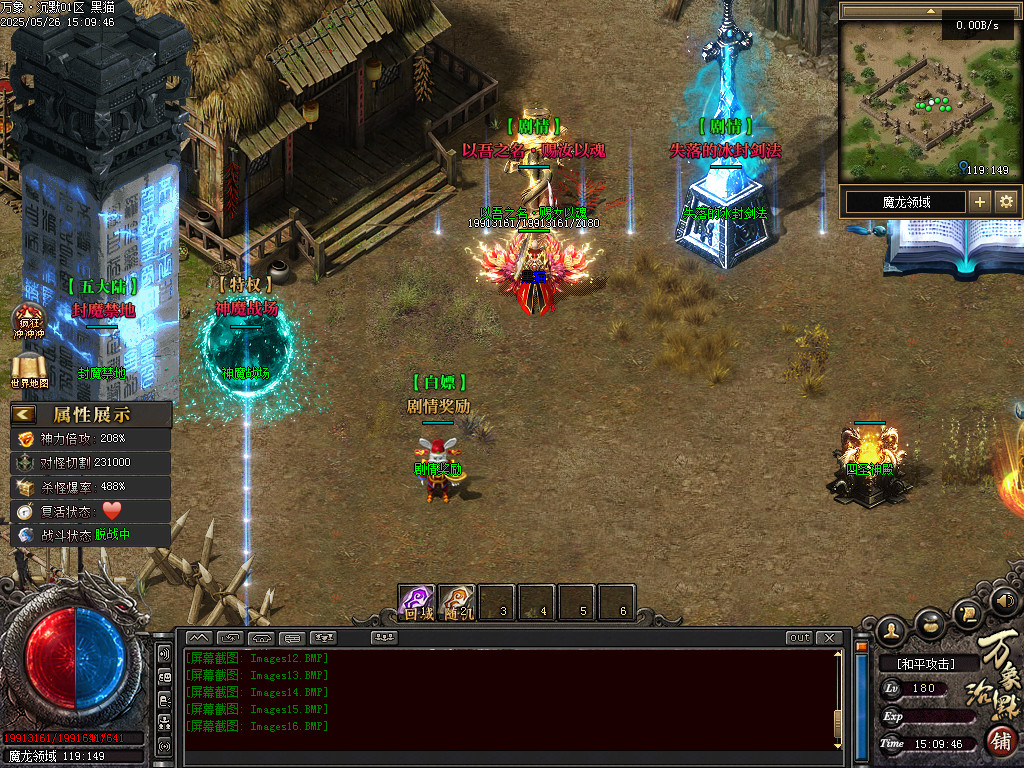The image size is (1024, 768).
Task: Open the 世界地图 world map
Action: coord(28,370)
